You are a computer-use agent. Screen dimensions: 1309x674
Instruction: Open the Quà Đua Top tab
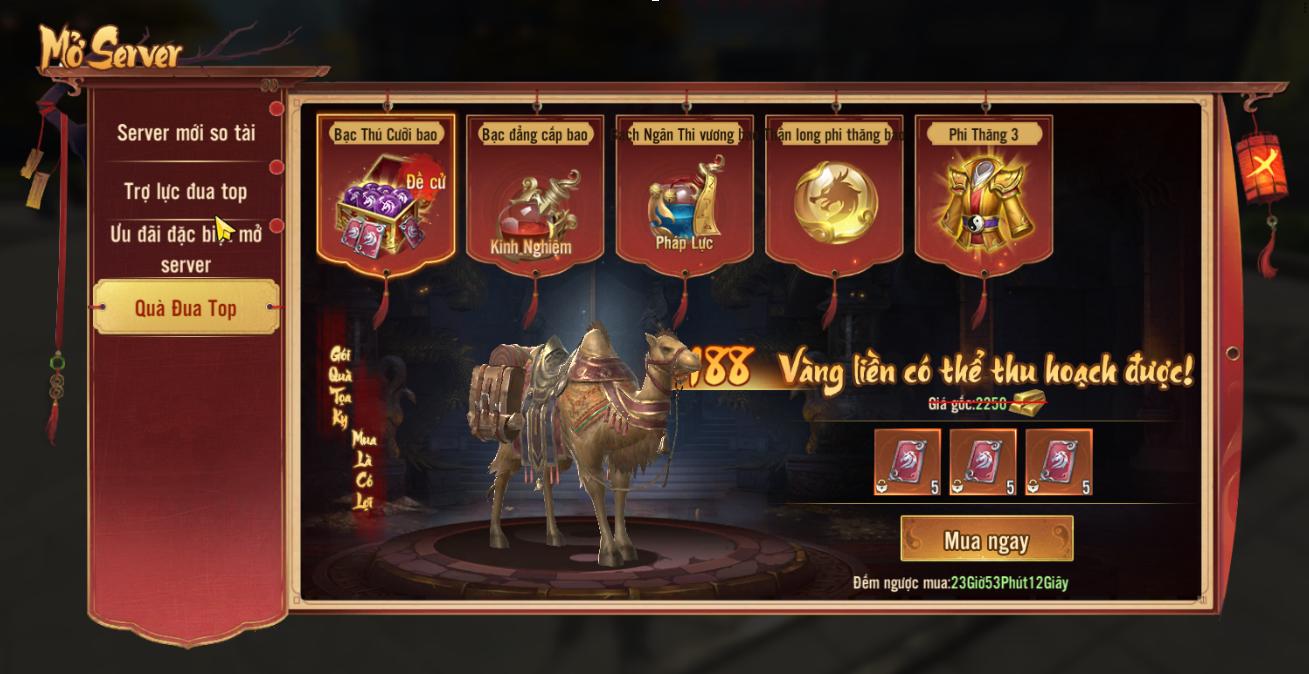186,308
